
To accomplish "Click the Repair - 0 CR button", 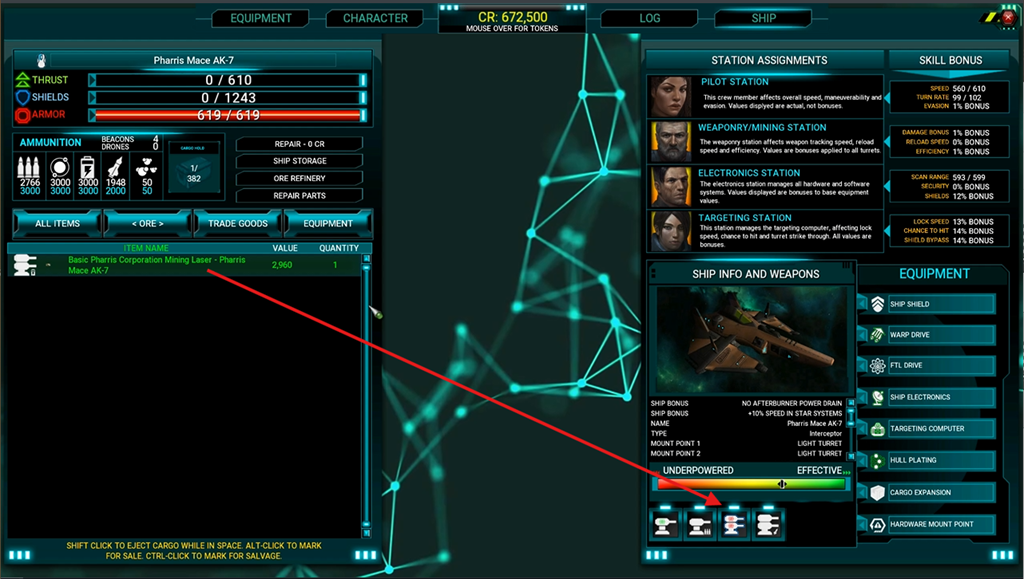I will tap(299, 143).
